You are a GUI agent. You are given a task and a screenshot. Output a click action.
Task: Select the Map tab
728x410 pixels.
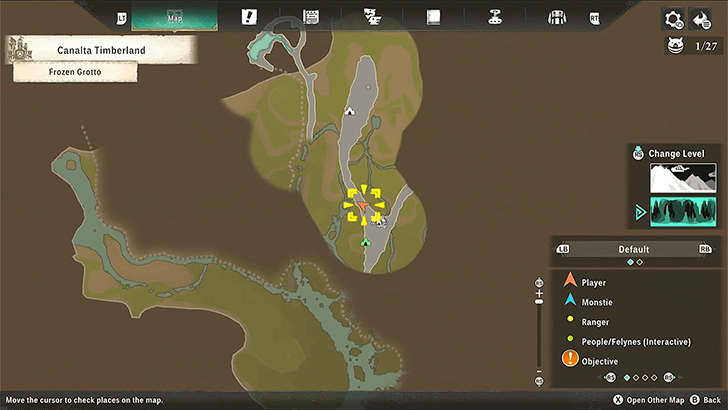click(x=174, y=17)
